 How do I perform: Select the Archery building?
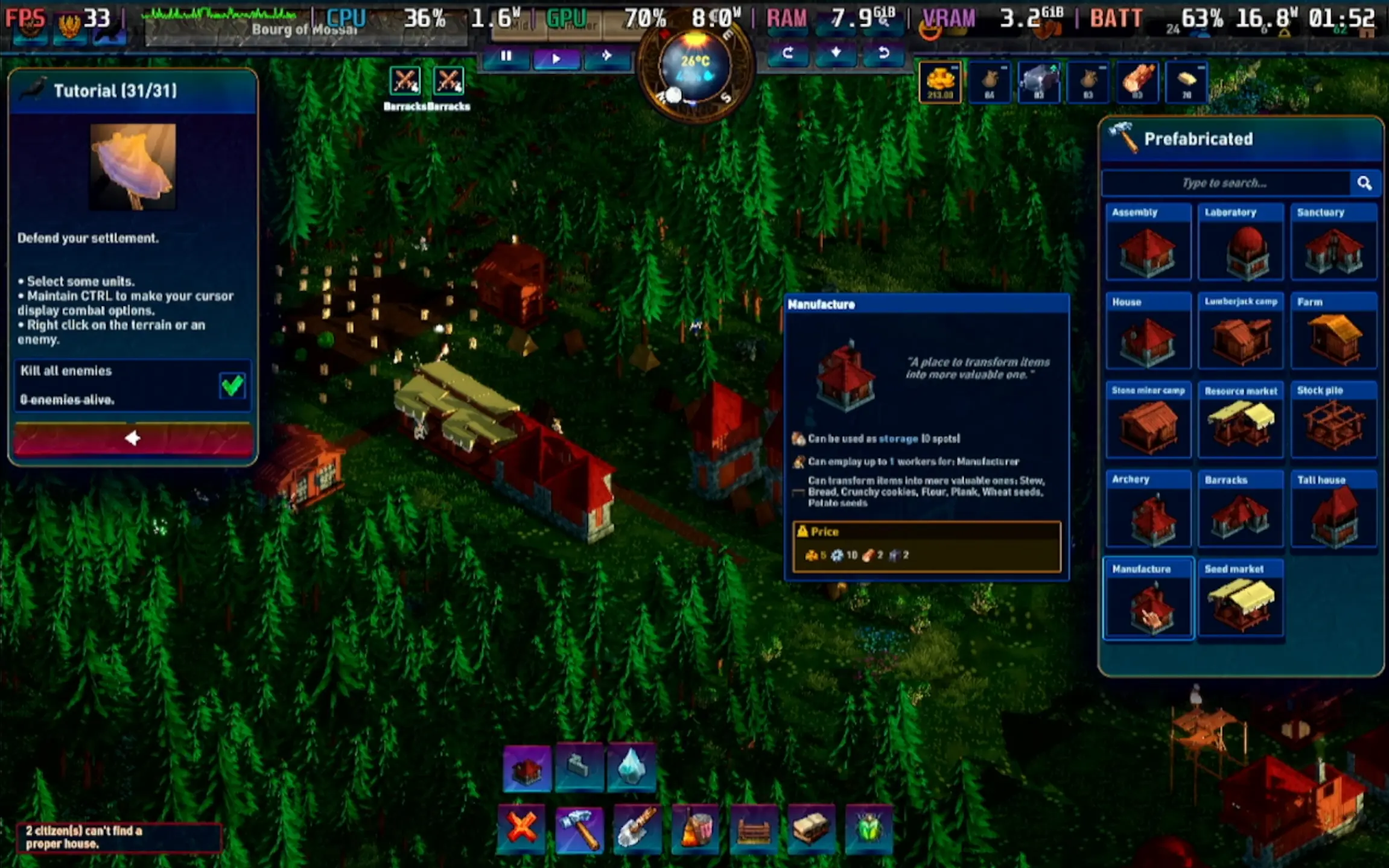click(1148, 509)
